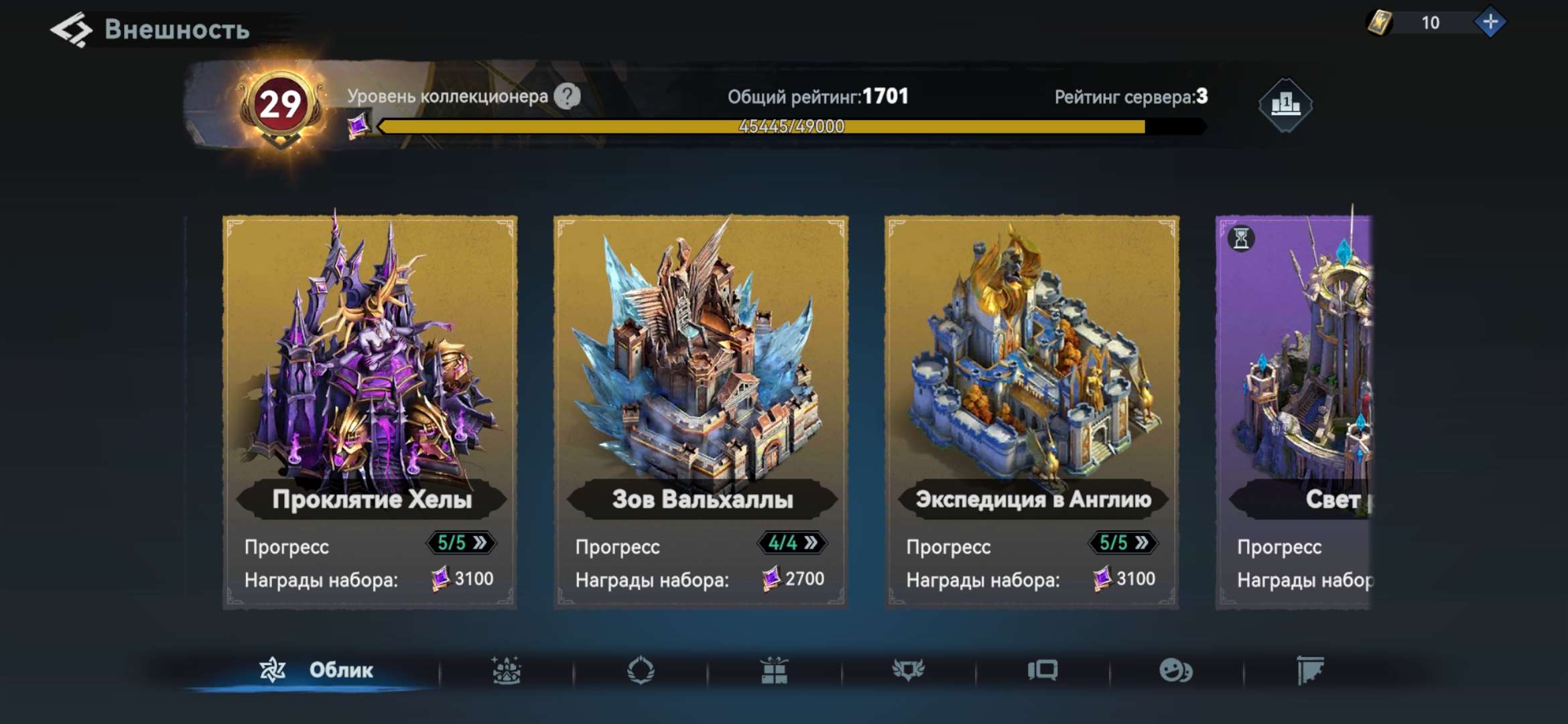This screenshot has width=1568, height=724.
Task: Open the circular wreath frame tab
Action: [x=641, y=670]
